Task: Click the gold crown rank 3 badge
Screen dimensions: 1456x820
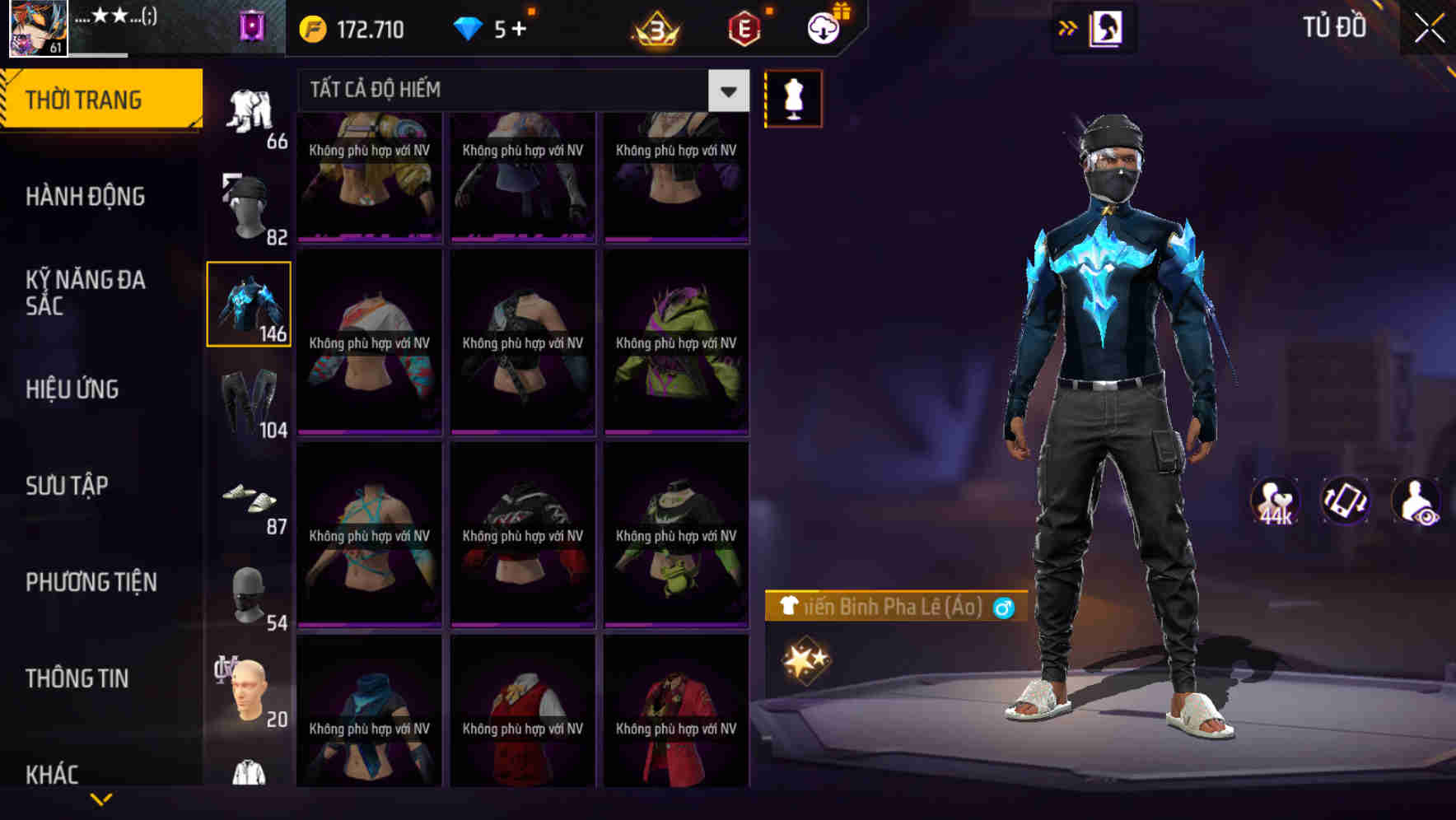Action: (655, 27)
